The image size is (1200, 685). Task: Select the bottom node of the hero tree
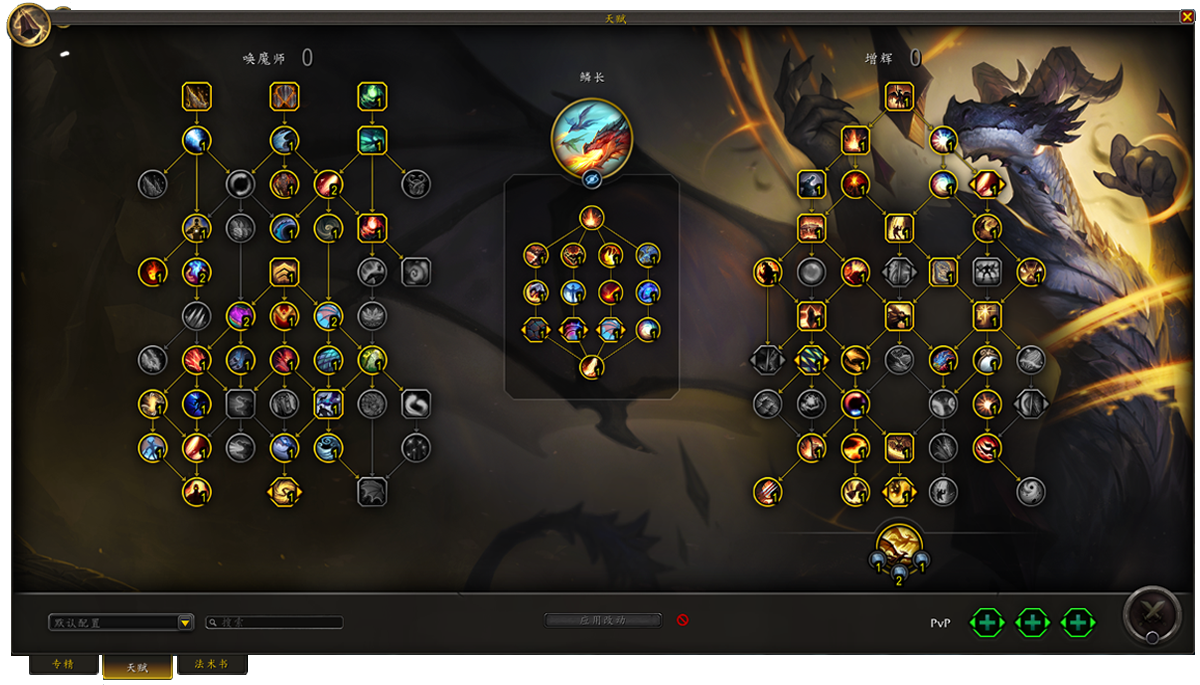(592, 367)
